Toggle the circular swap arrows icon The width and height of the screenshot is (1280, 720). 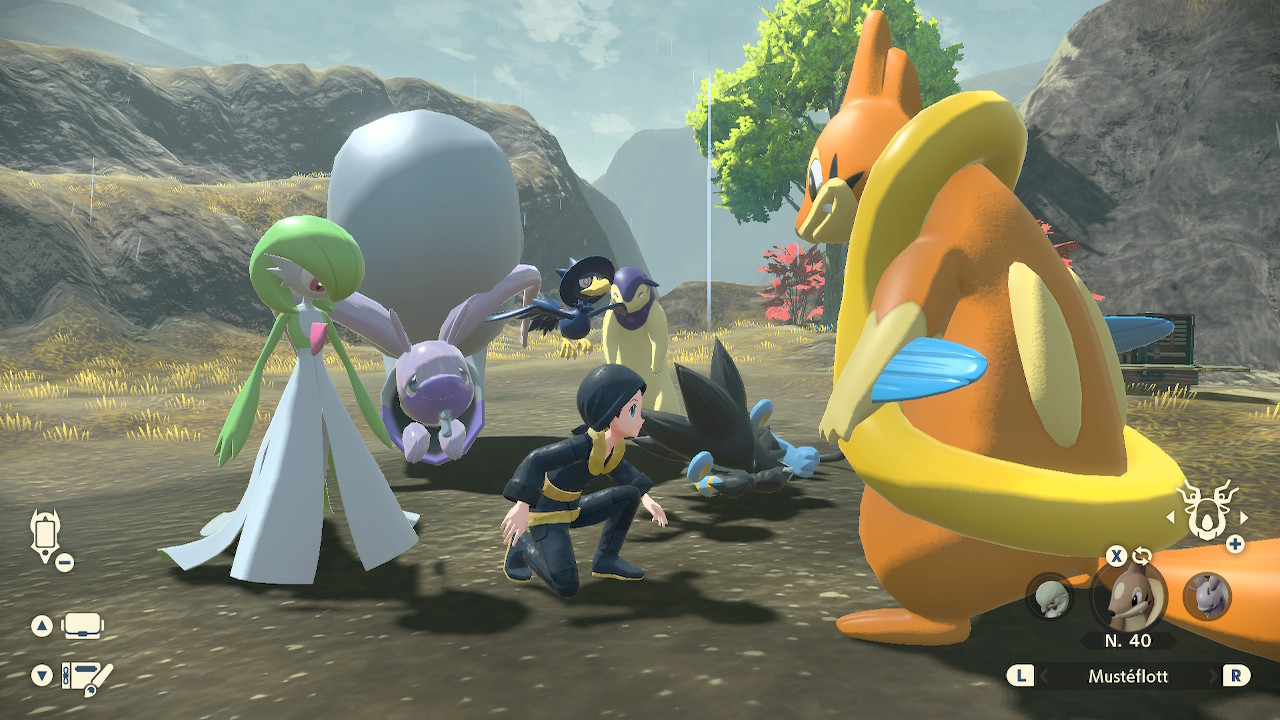pyautogui.click(x=1142, y=556)
